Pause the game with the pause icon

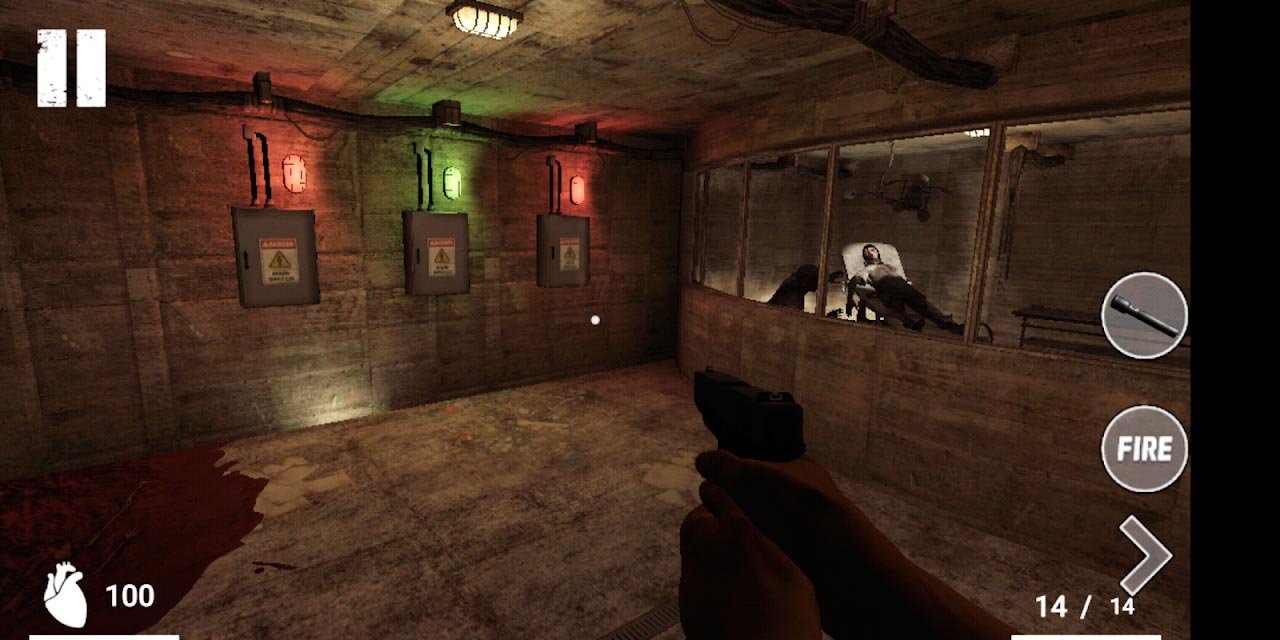point(71,68)
